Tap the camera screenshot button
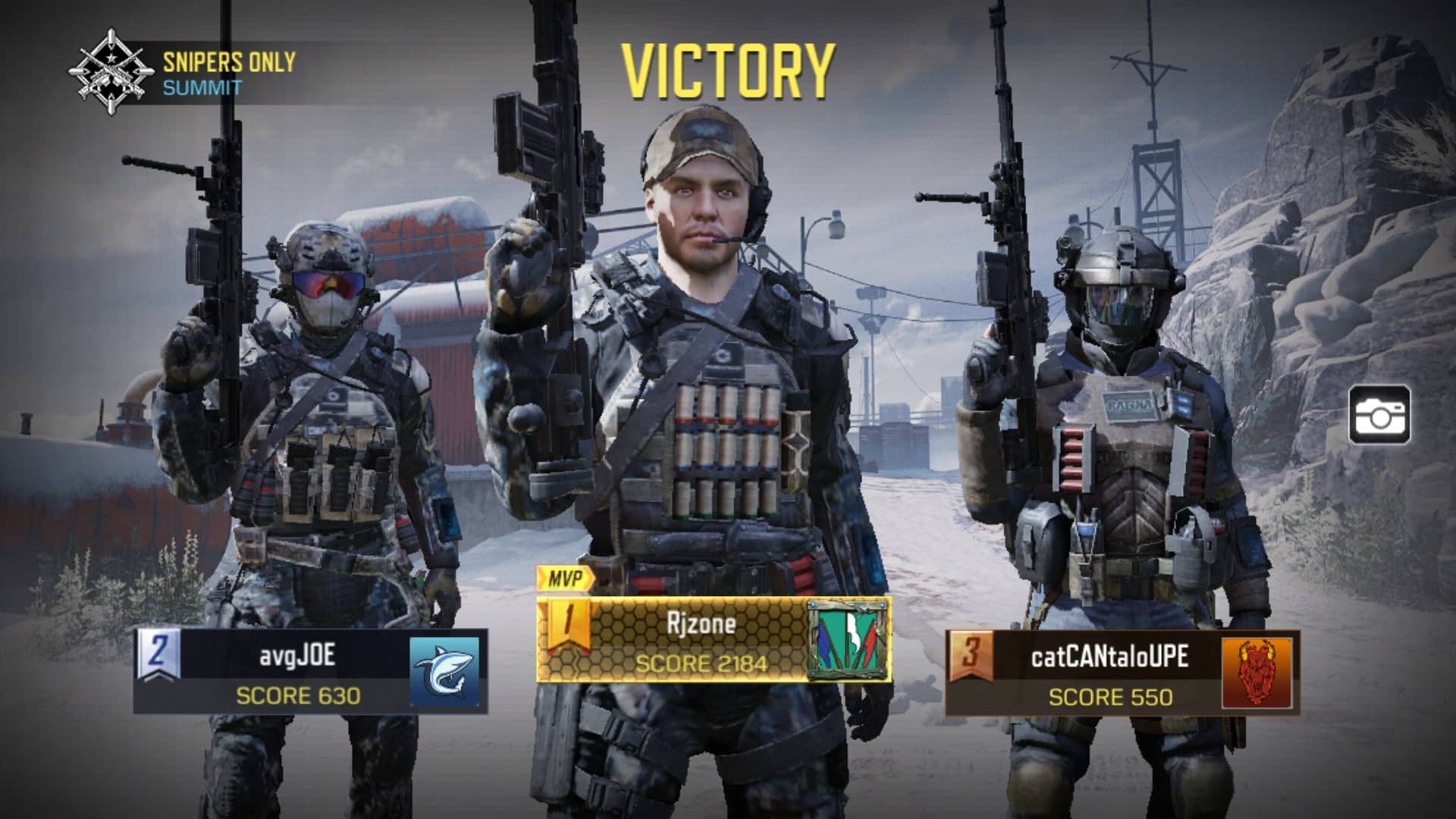The image size is (1456, 819). point(1379,415)
